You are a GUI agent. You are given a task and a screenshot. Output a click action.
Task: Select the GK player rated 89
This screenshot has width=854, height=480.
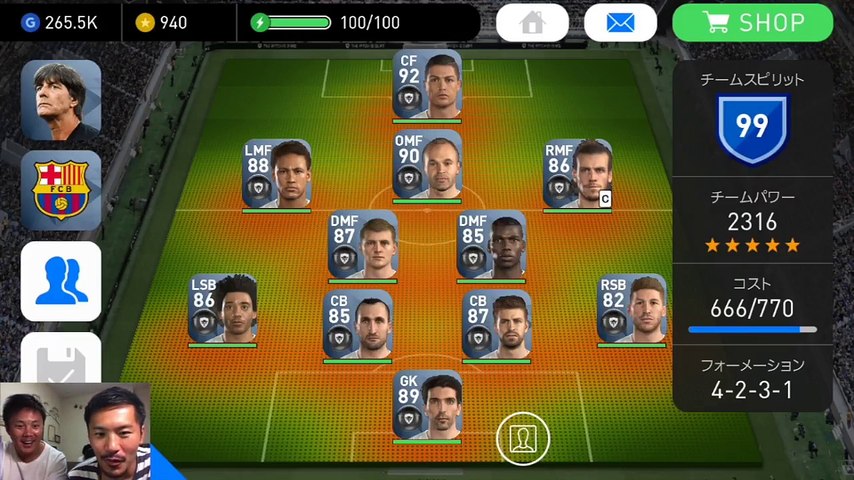tap(427, 404)
